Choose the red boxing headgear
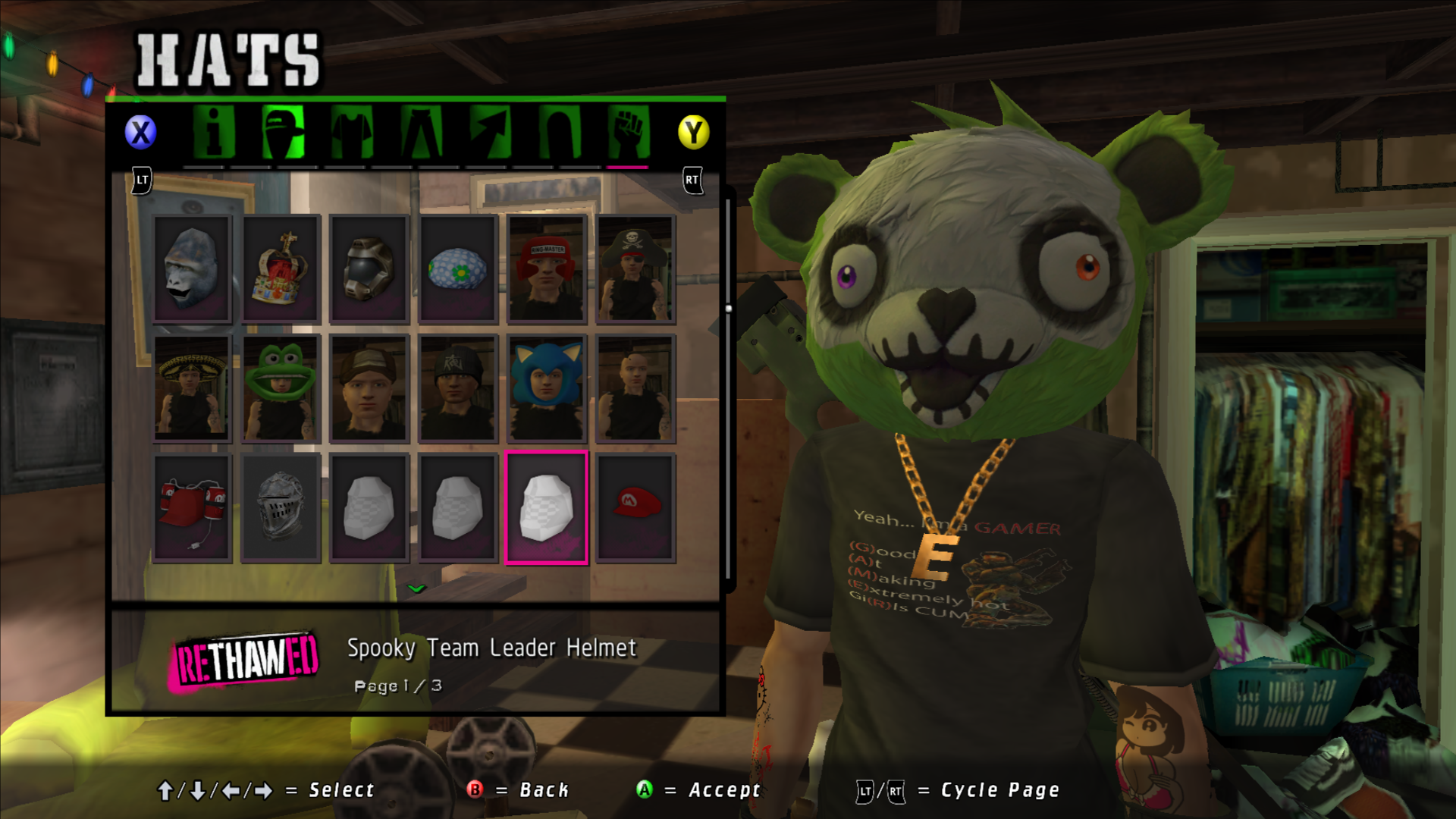The height and width of the screenshot is (819, 1456). click(547, 268)
